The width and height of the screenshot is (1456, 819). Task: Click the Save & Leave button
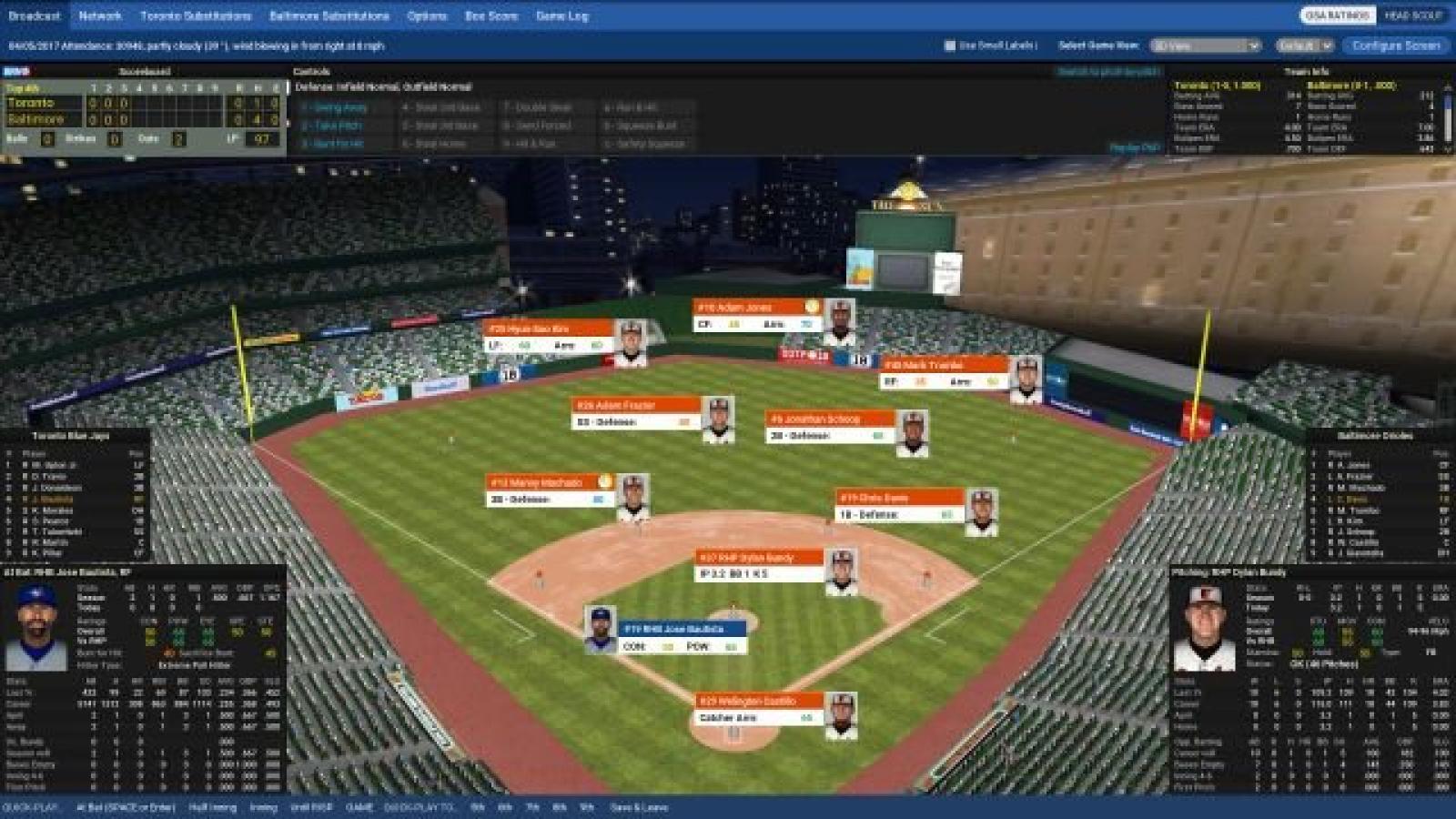[639, 807]
